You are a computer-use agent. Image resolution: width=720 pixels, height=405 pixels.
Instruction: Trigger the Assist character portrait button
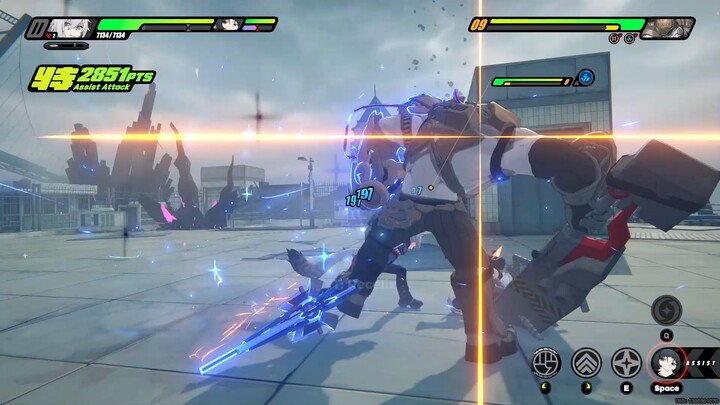click(x=665, y=361)
